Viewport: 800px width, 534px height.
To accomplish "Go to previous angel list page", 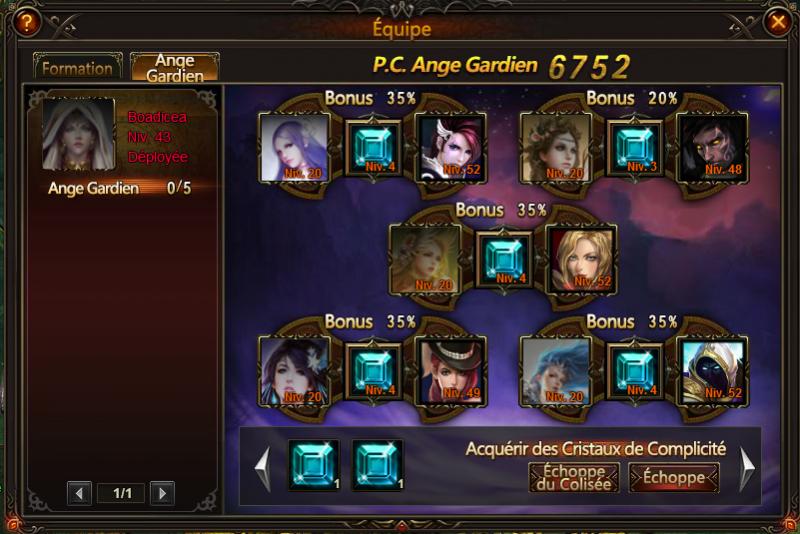I will tap(81, 493).
